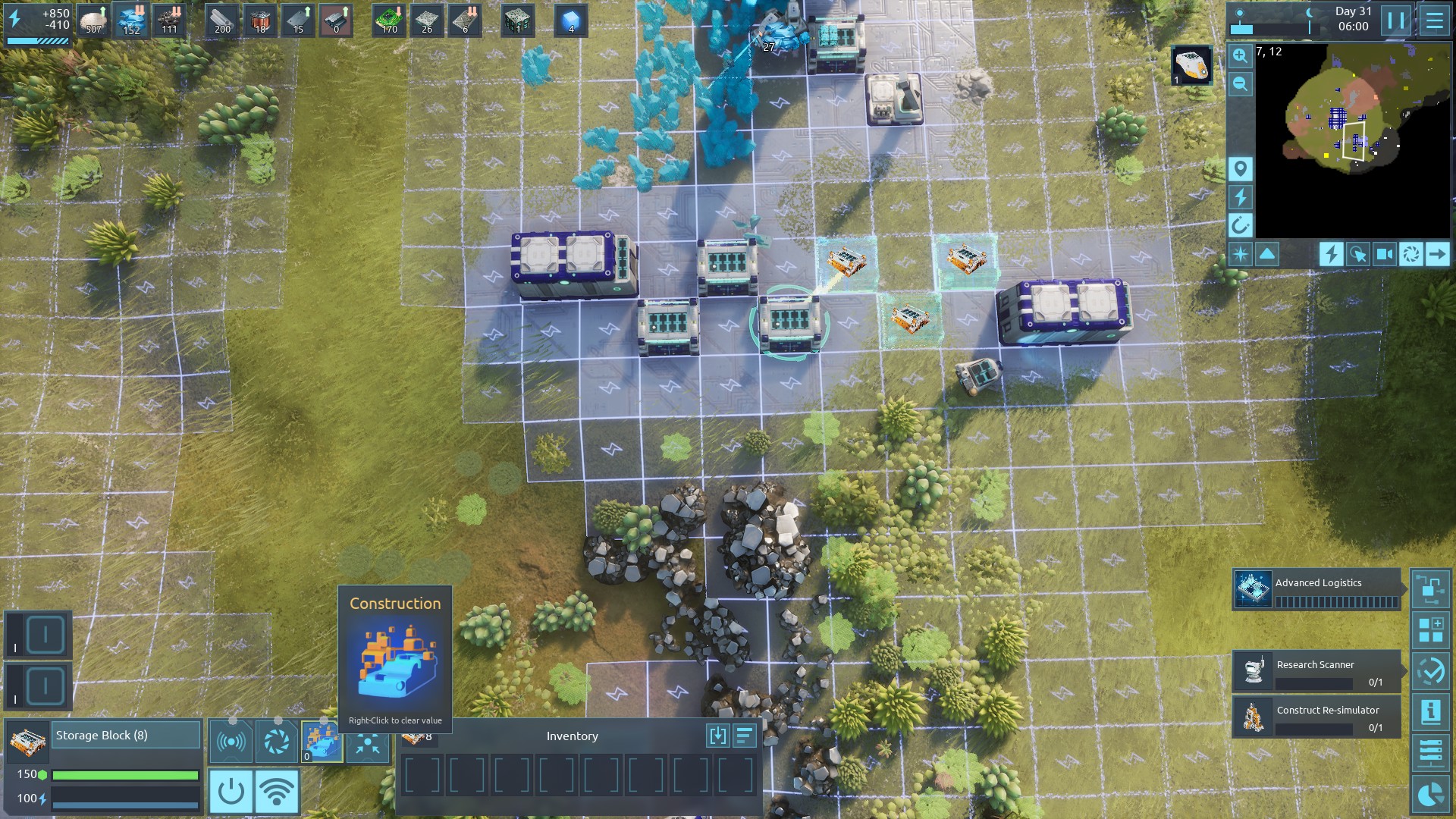Open the Advanced Logistics research entry

click(1317, 590)
